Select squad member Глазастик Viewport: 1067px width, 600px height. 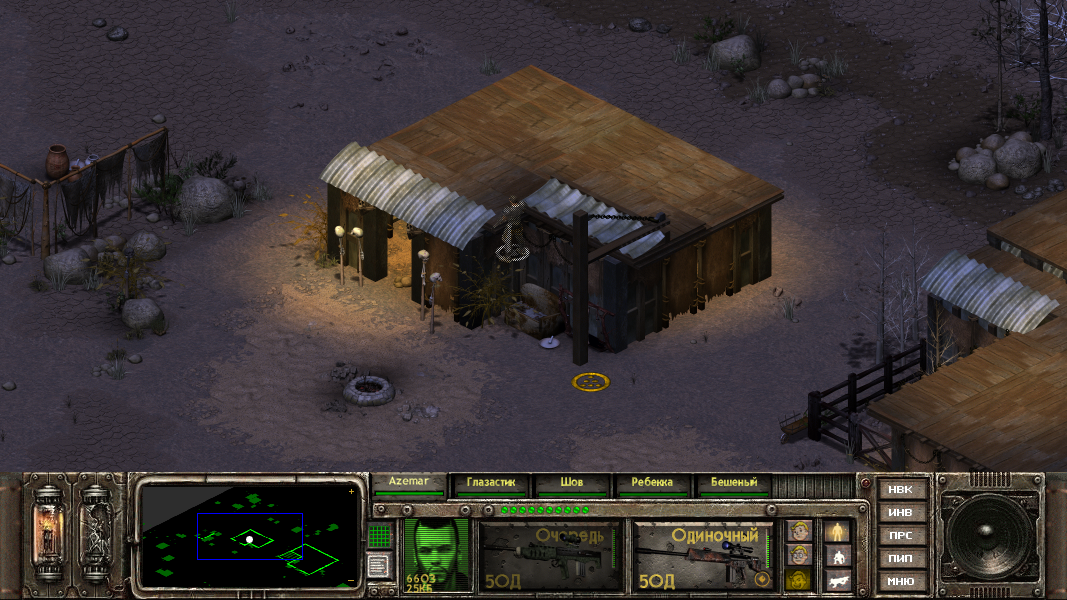(490, 483)
